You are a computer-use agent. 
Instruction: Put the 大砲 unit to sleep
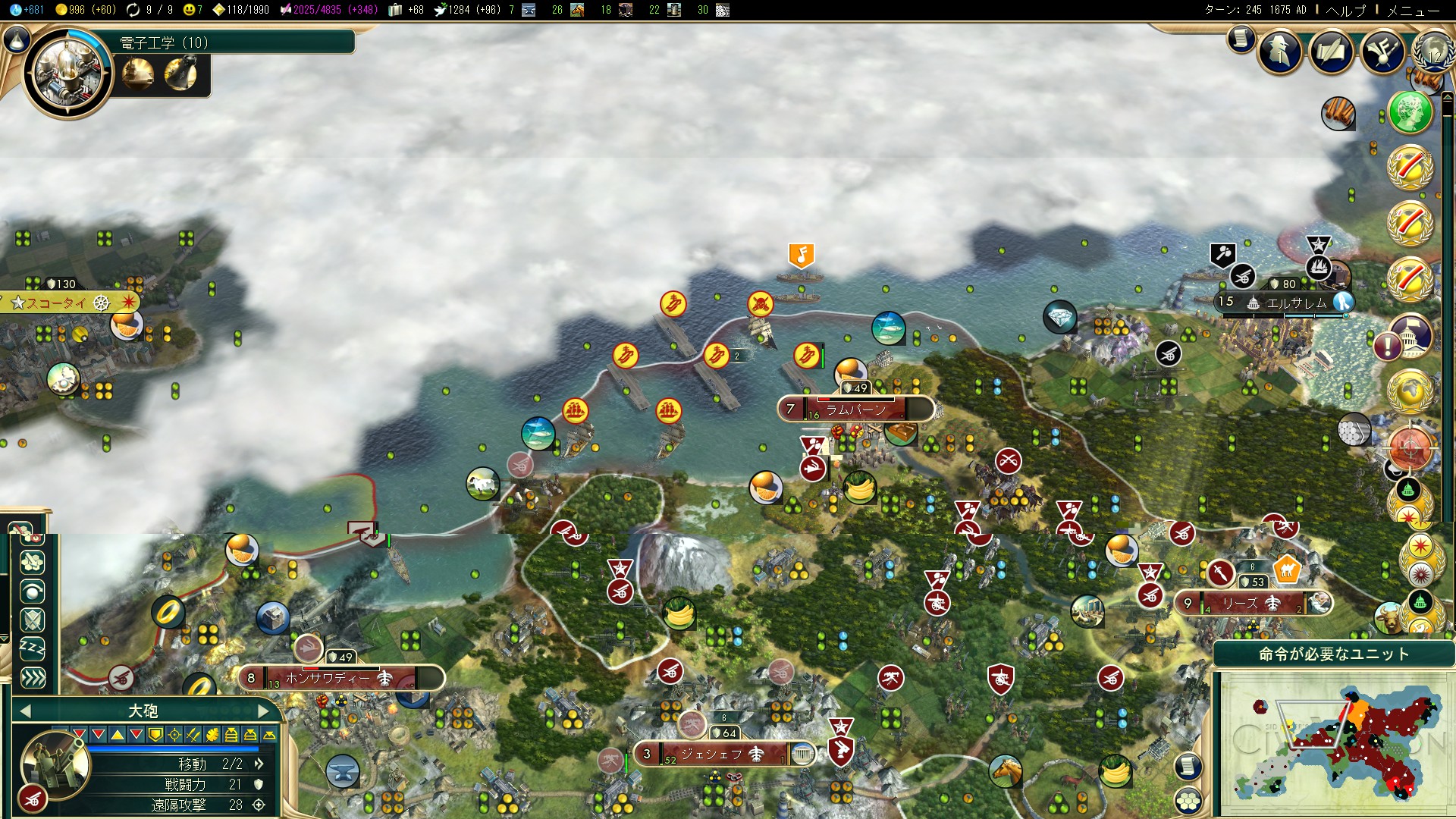32,648
